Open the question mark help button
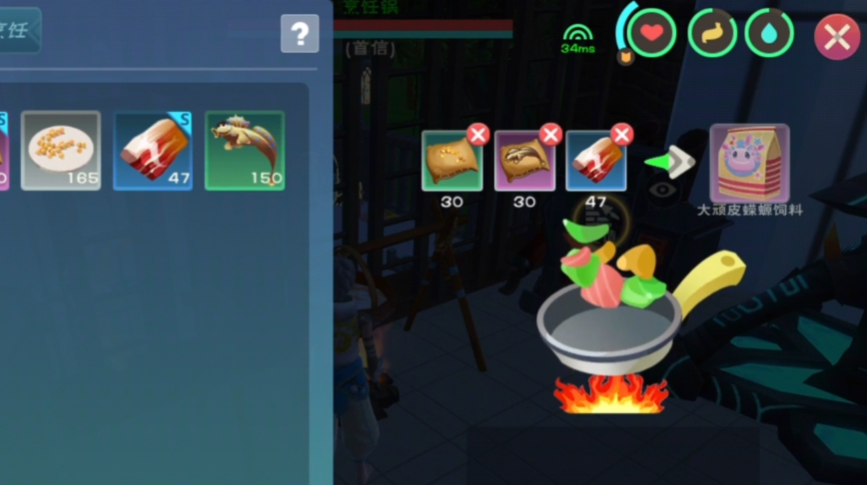This screenshot has width=867, height=485. point(299,34)
